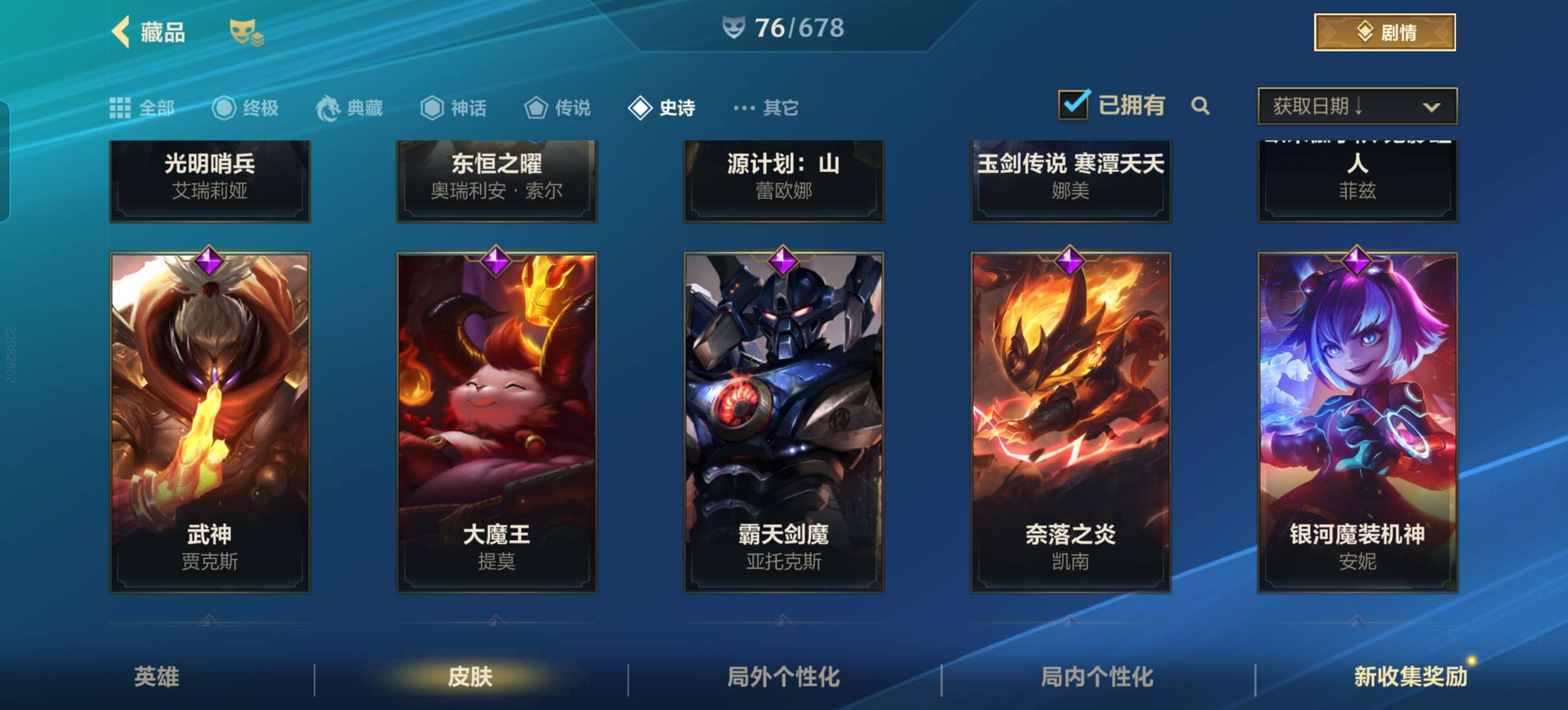
Task: Switch to the 英雄 bottom tab
Action: [x=157, y=676]
